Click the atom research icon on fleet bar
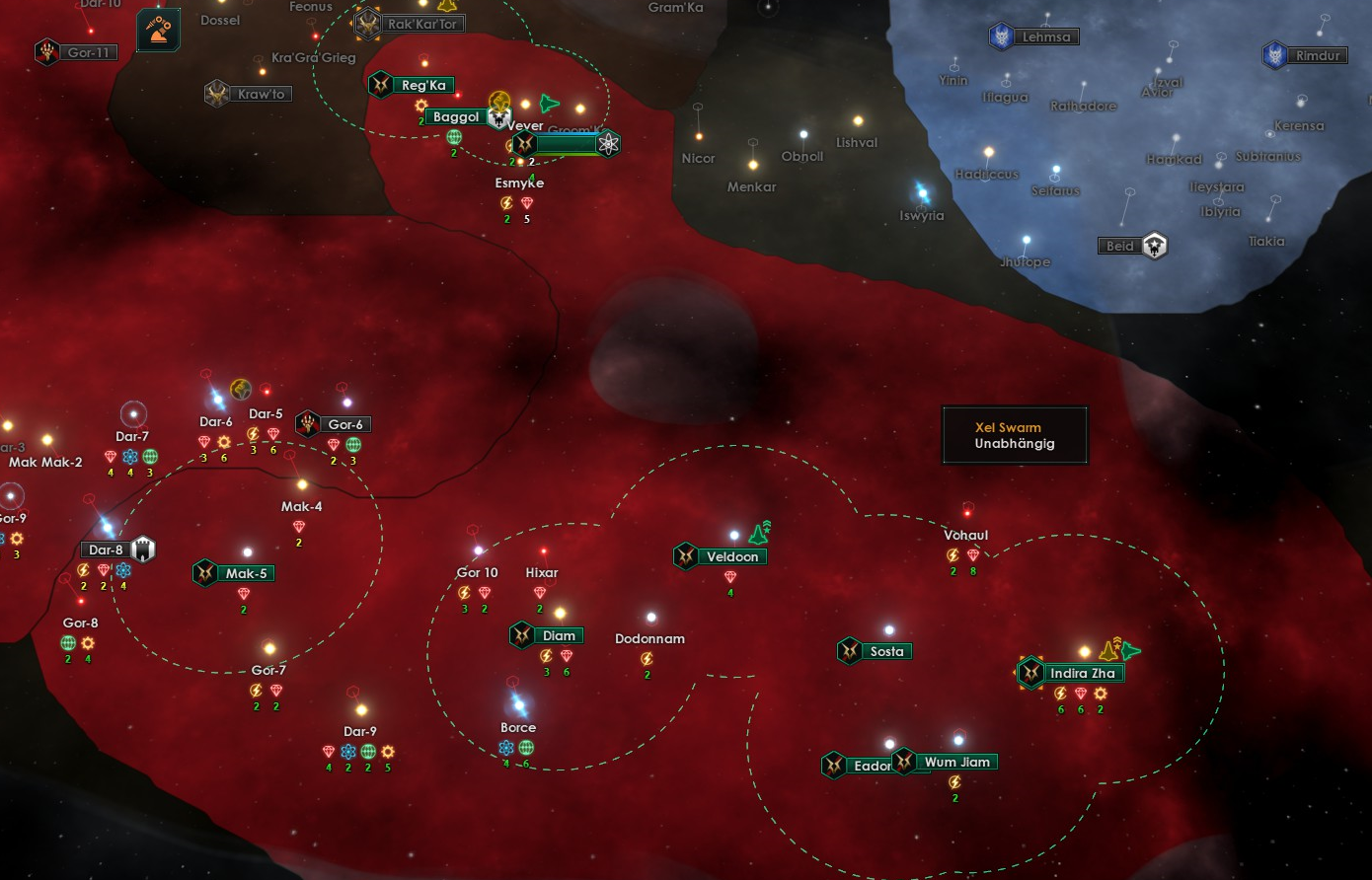1372x880 pixels. [609, 144]
